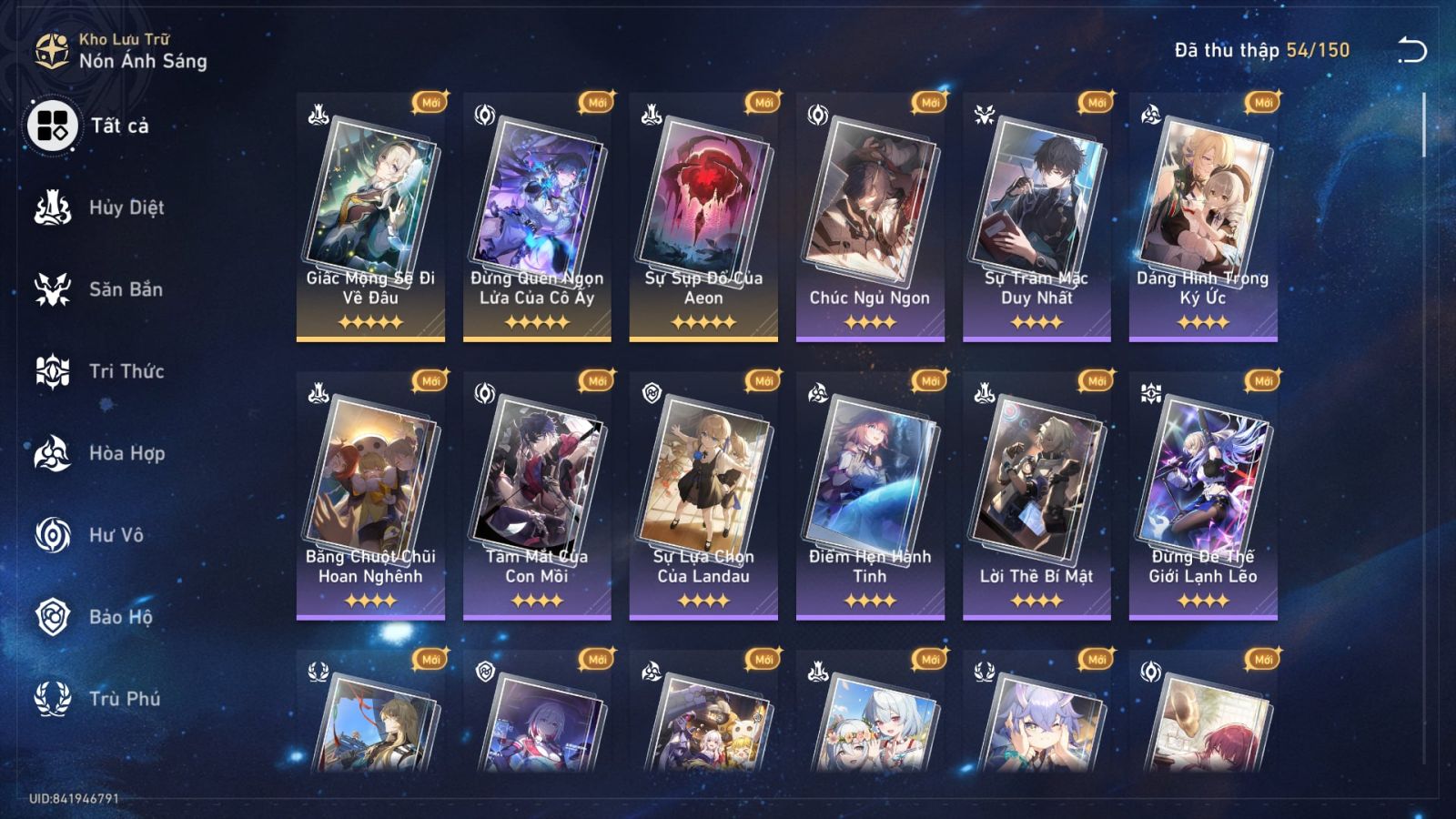The image size is (1456, 819).
Task: Select the Săn Bắn hunt path filter icon
Action: tap(53, 288)
